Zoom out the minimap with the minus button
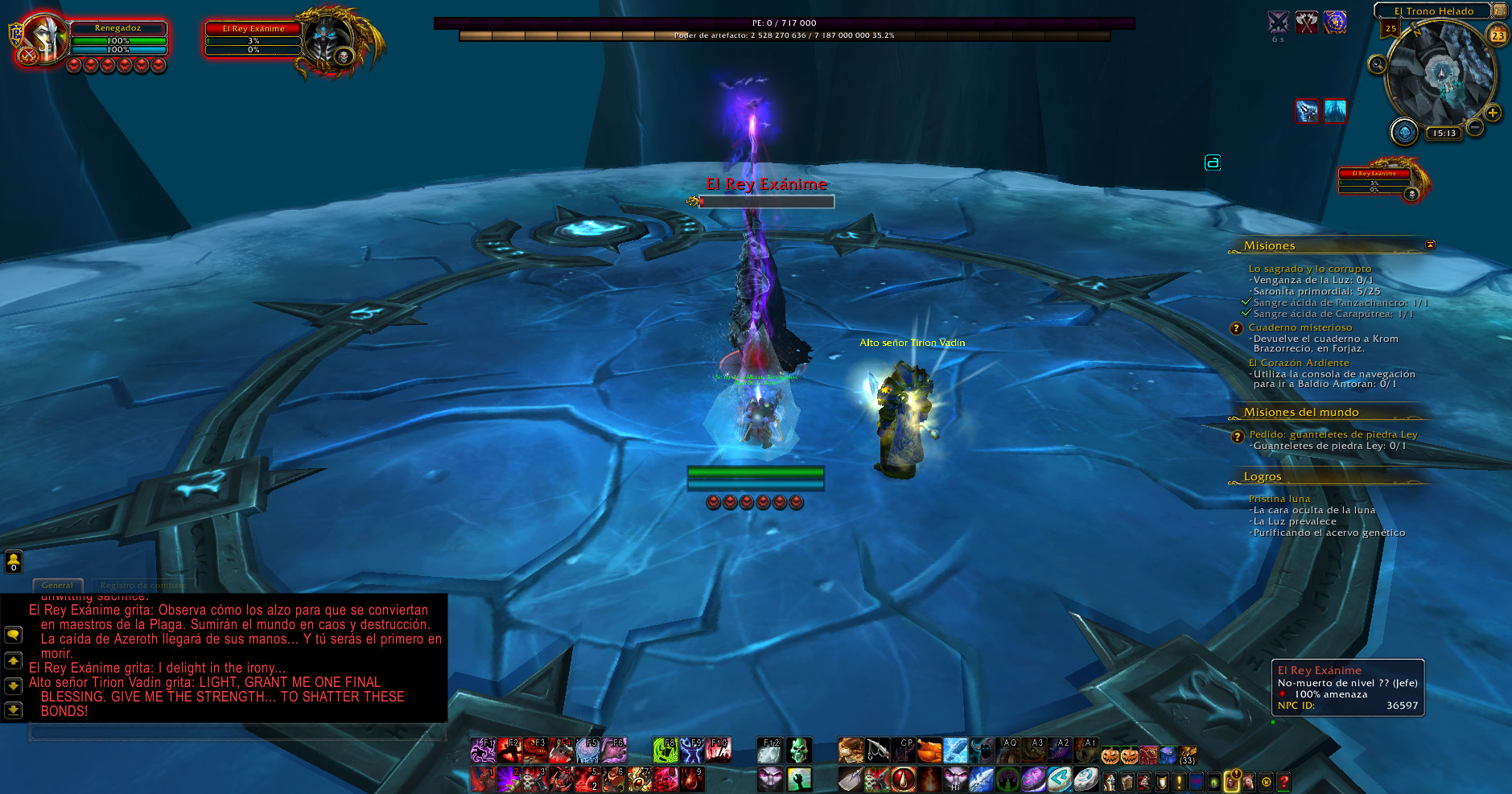Viewport: 1512px width, 794px height. tap(1475, 127)
